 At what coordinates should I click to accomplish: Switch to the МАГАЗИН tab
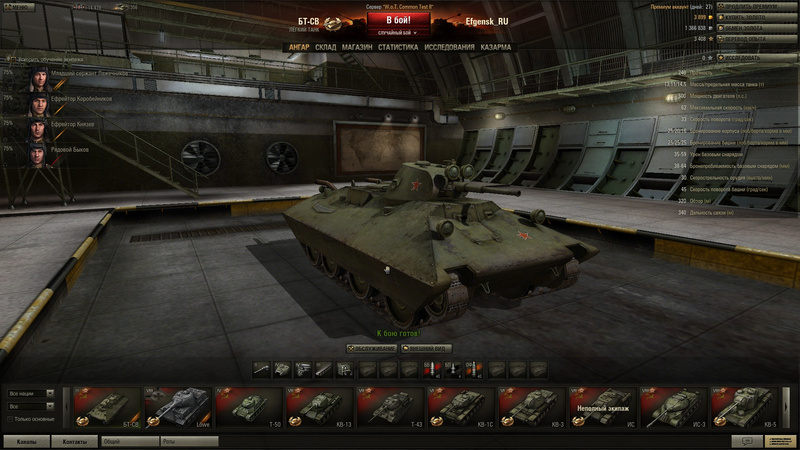356,47
